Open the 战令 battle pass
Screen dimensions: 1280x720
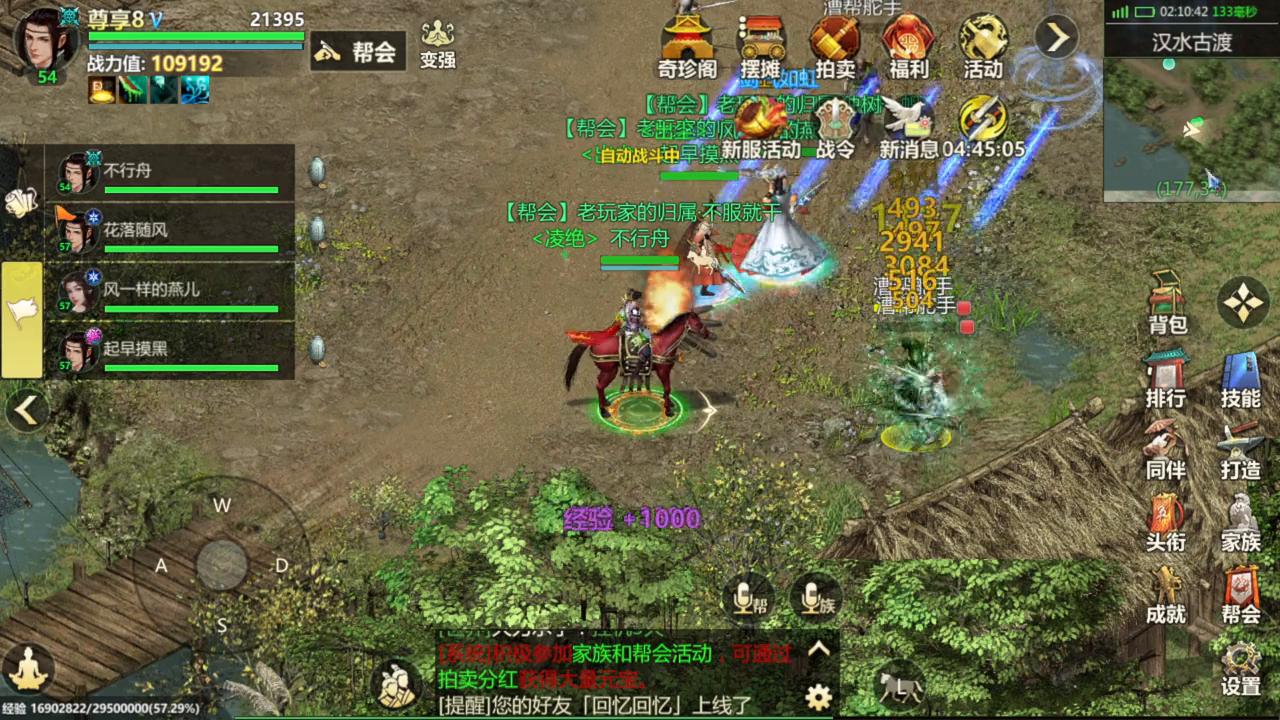point(836,130)
